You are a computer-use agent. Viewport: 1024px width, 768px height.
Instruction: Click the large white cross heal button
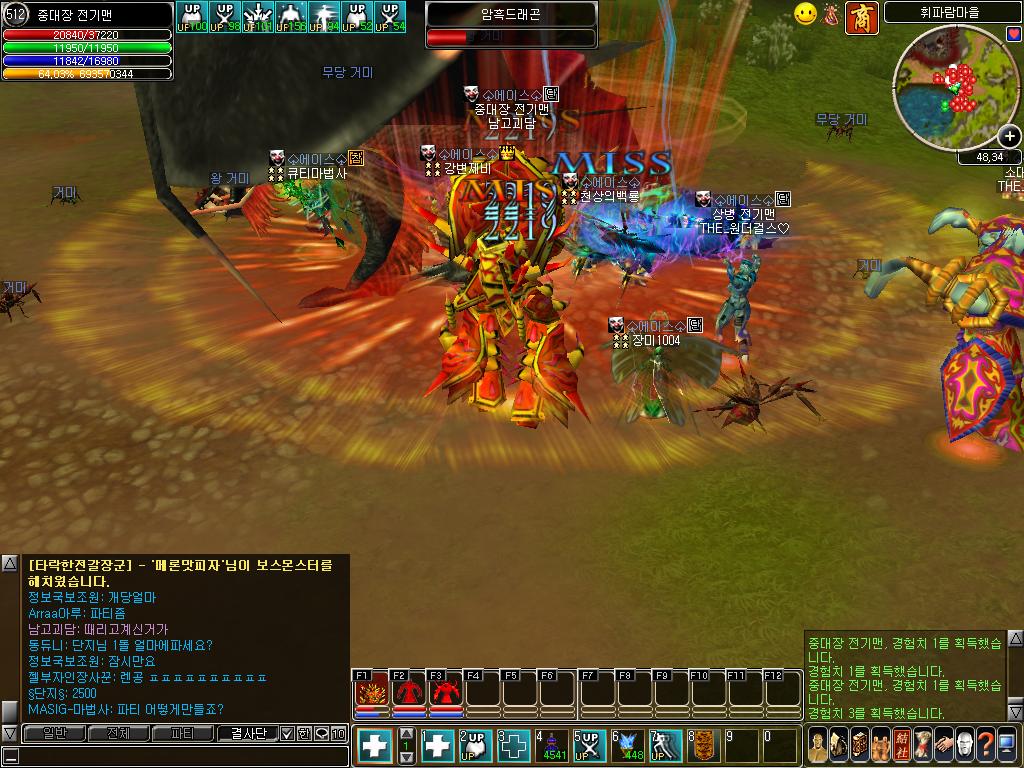coord(376,745)
